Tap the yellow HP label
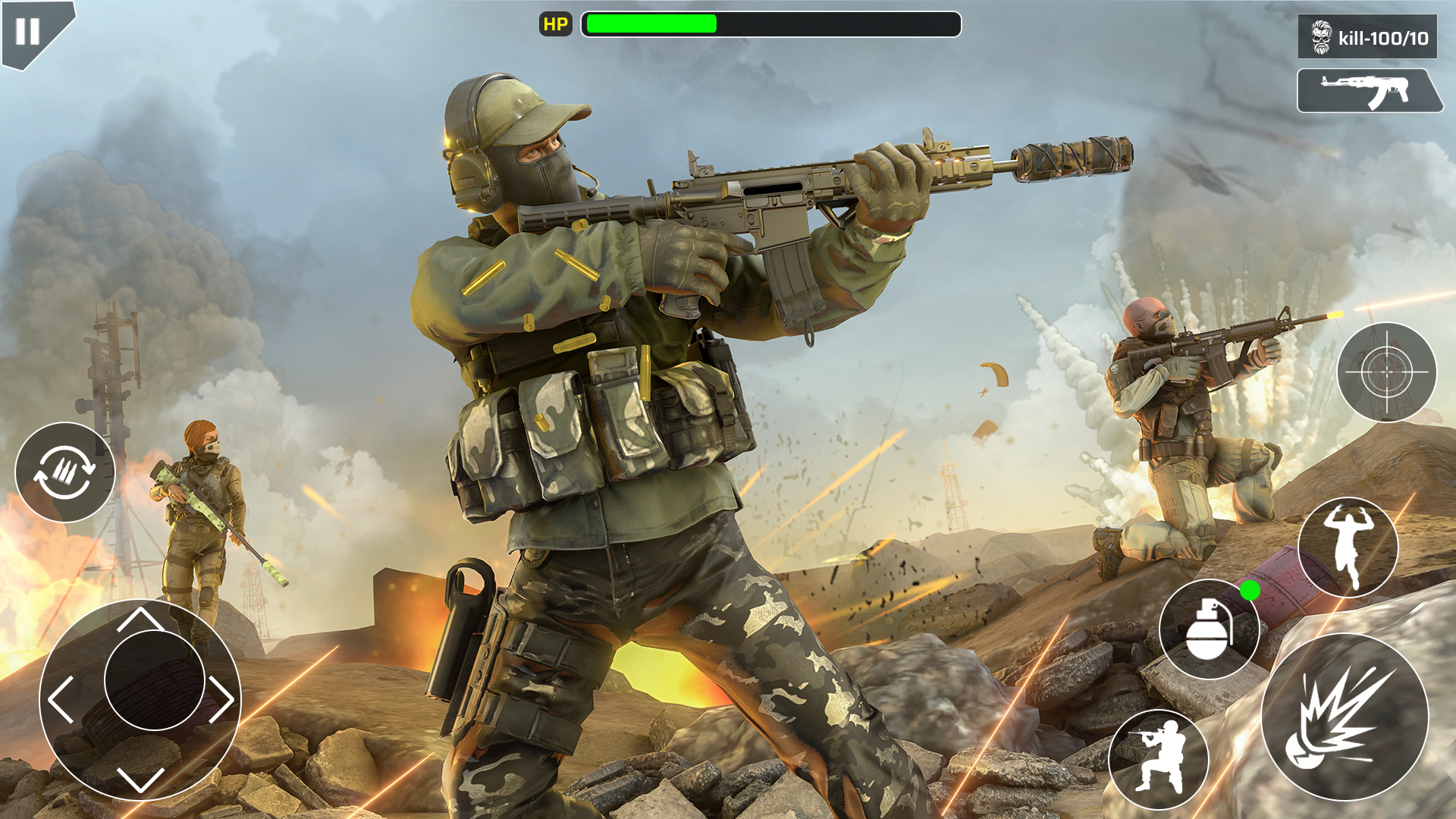 coord(556,24)
